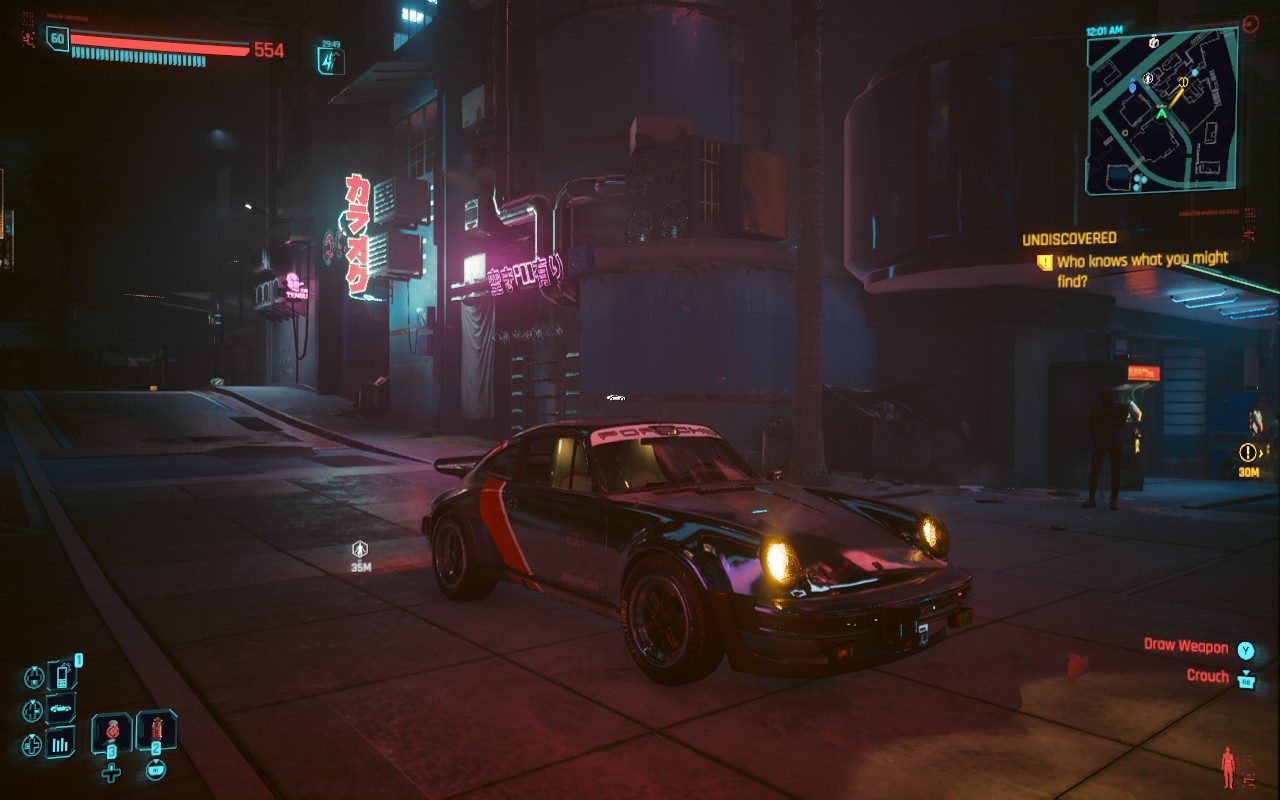Open the radio bars icon slot
The image size is (1280, 800).
point(62,743)
